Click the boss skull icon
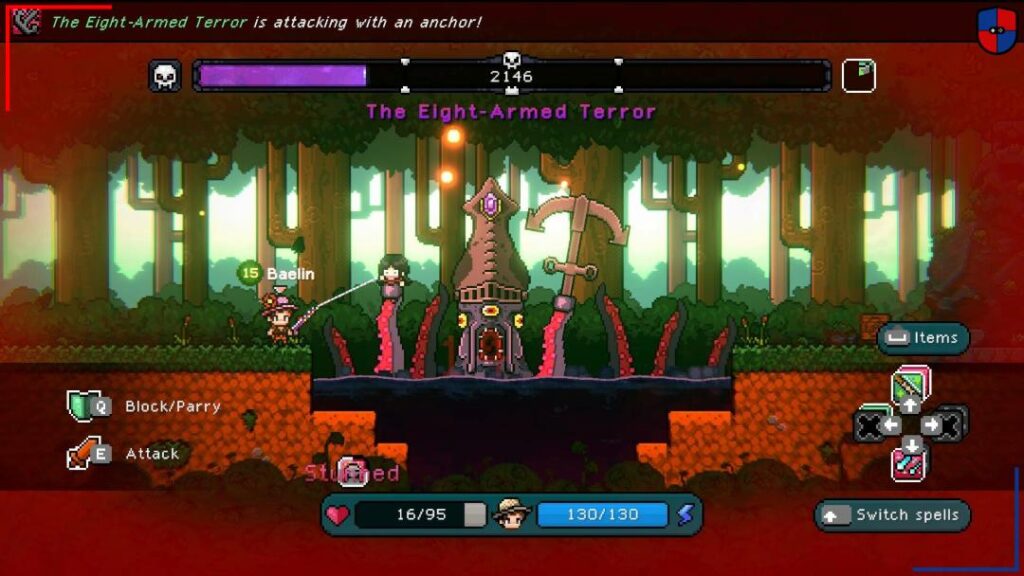This screenshot has height=576, width=1024. coord(165,76)
